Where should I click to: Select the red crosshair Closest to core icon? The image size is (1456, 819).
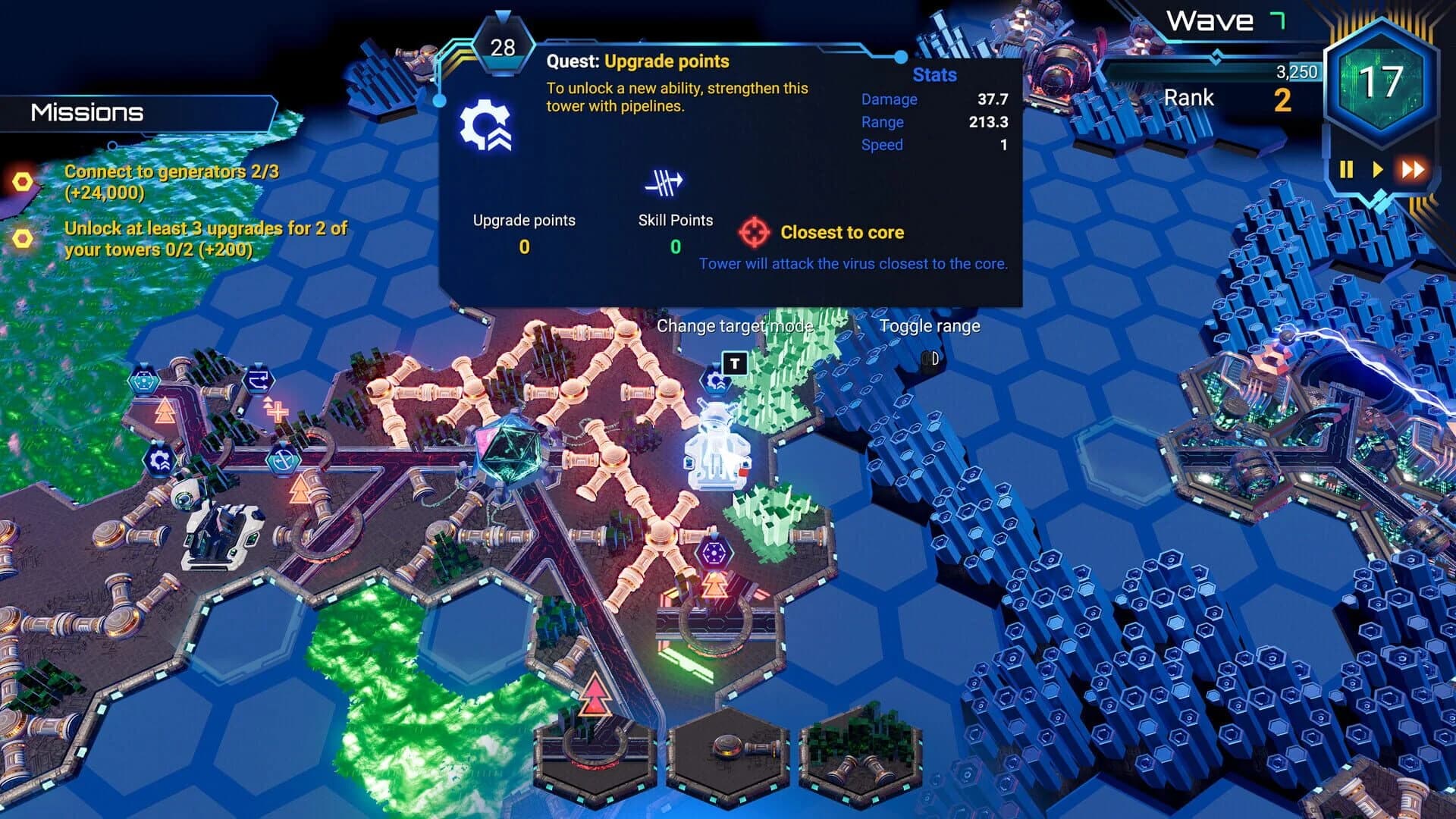[x=752, y=232]
